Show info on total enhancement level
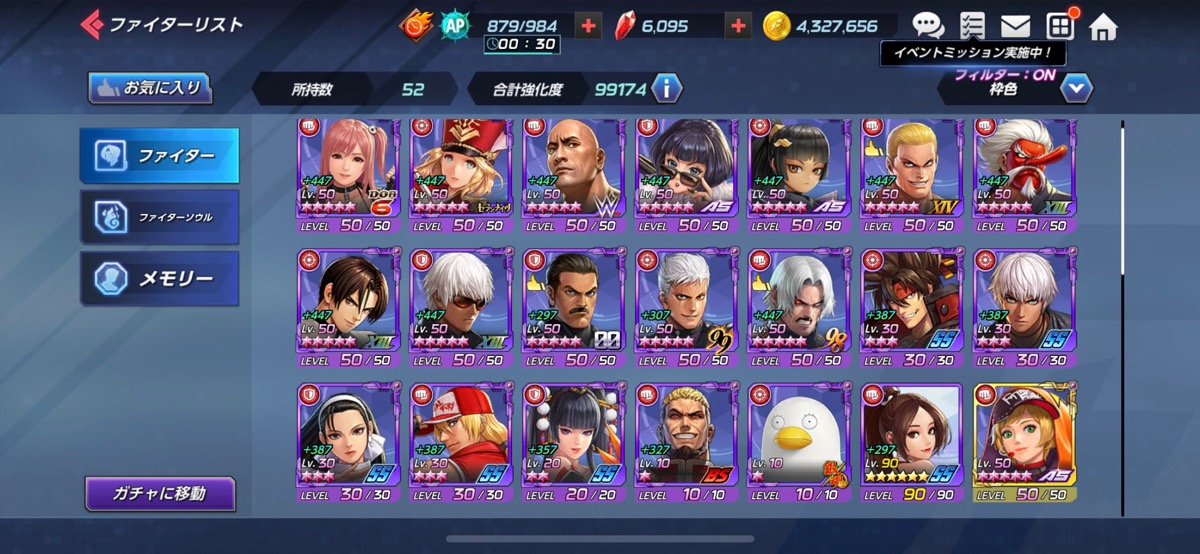The width and height of the screenshot is (1200, 554). [x=667, y=89]
